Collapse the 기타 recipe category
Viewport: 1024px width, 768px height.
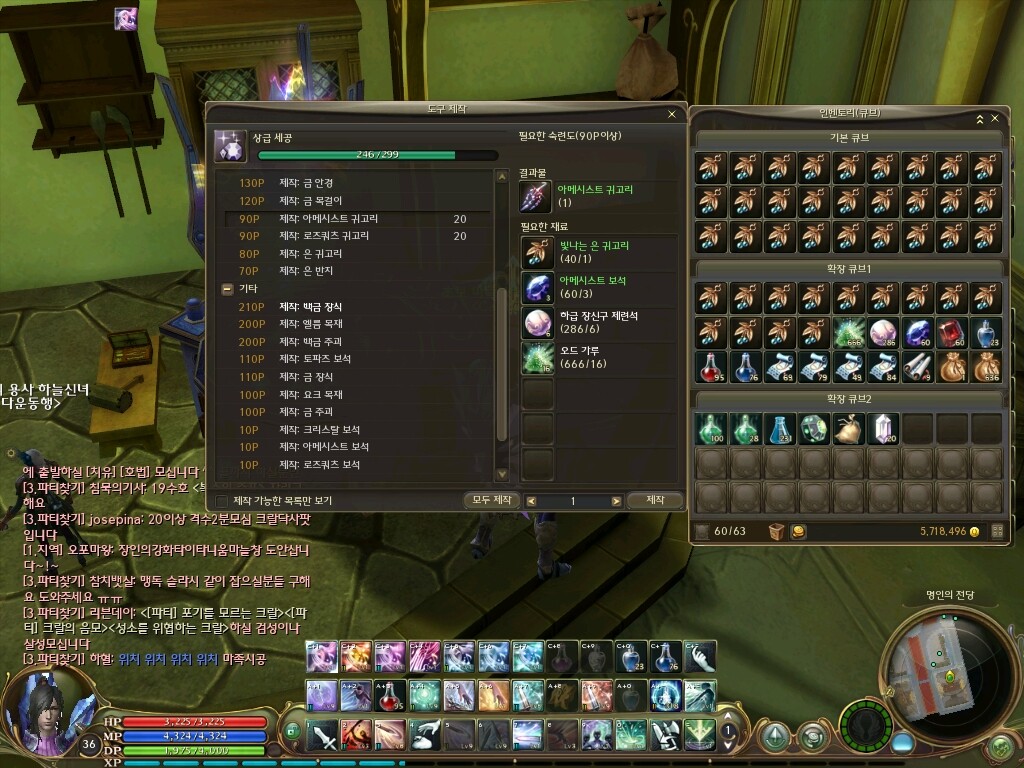tap(227, 288)
